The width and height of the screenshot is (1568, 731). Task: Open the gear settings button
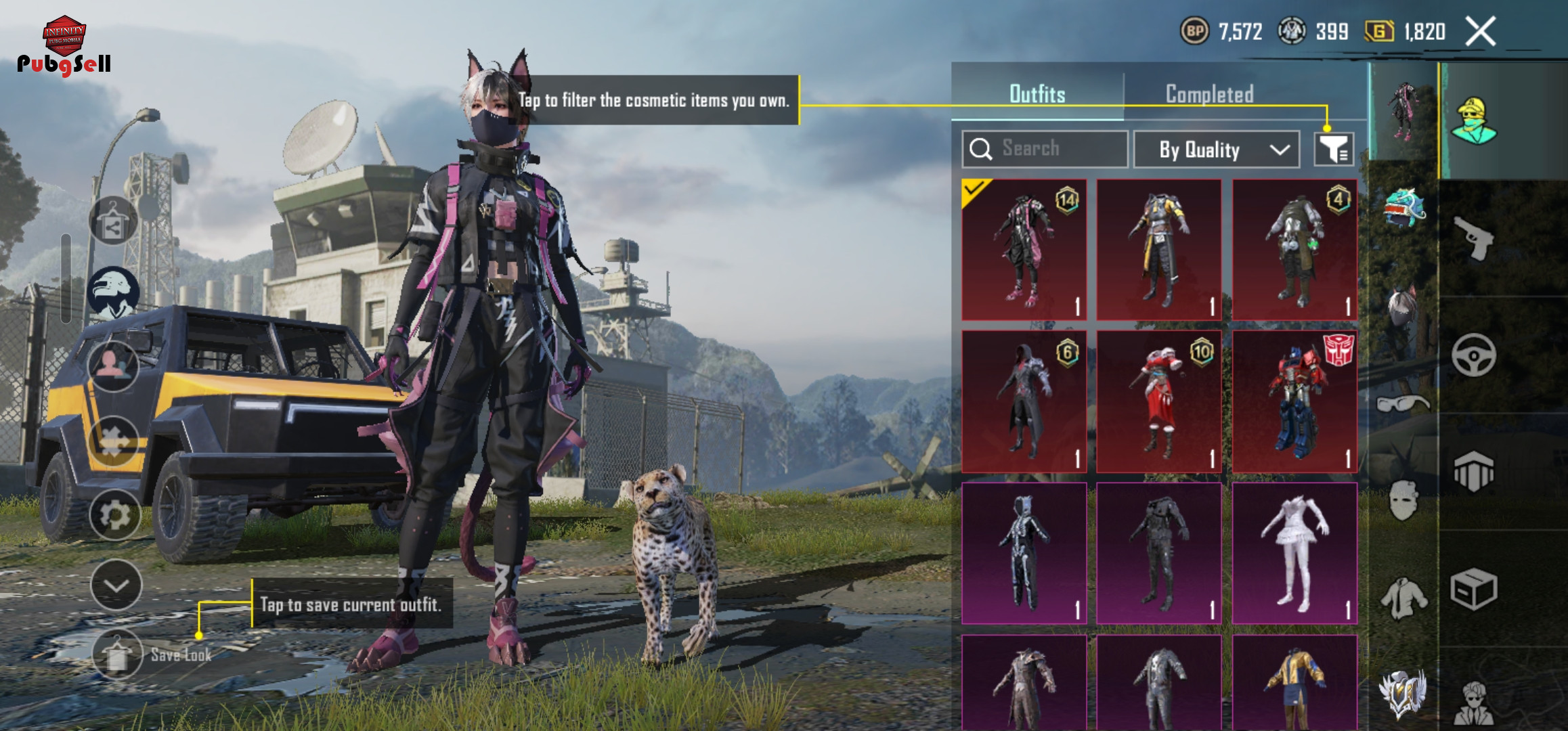tap(114, 515)
